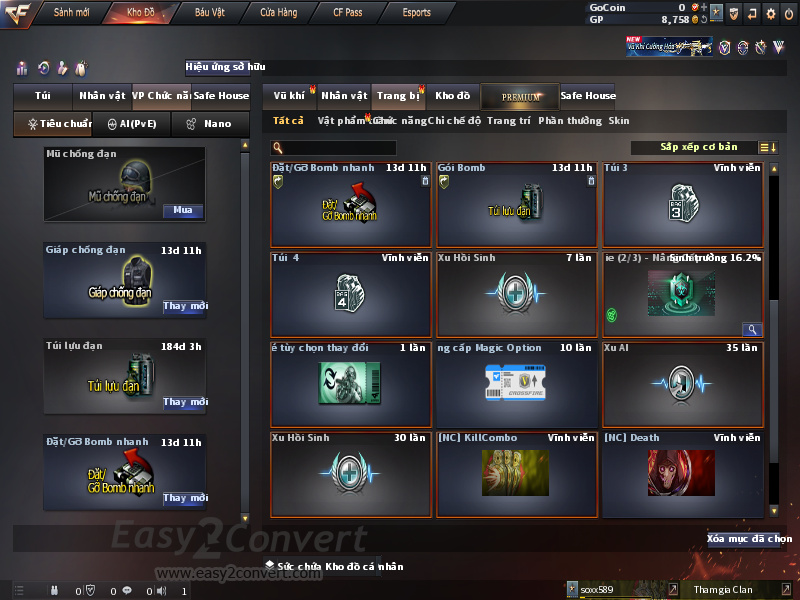800x600 pixels.
Task: Filter inventory by Skin
Action: [x=619, y=121]
